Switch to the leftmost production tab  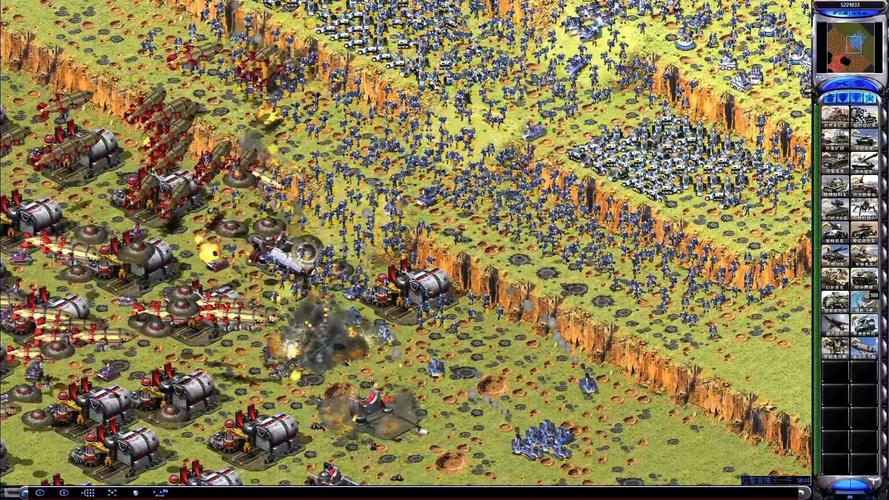829,98
